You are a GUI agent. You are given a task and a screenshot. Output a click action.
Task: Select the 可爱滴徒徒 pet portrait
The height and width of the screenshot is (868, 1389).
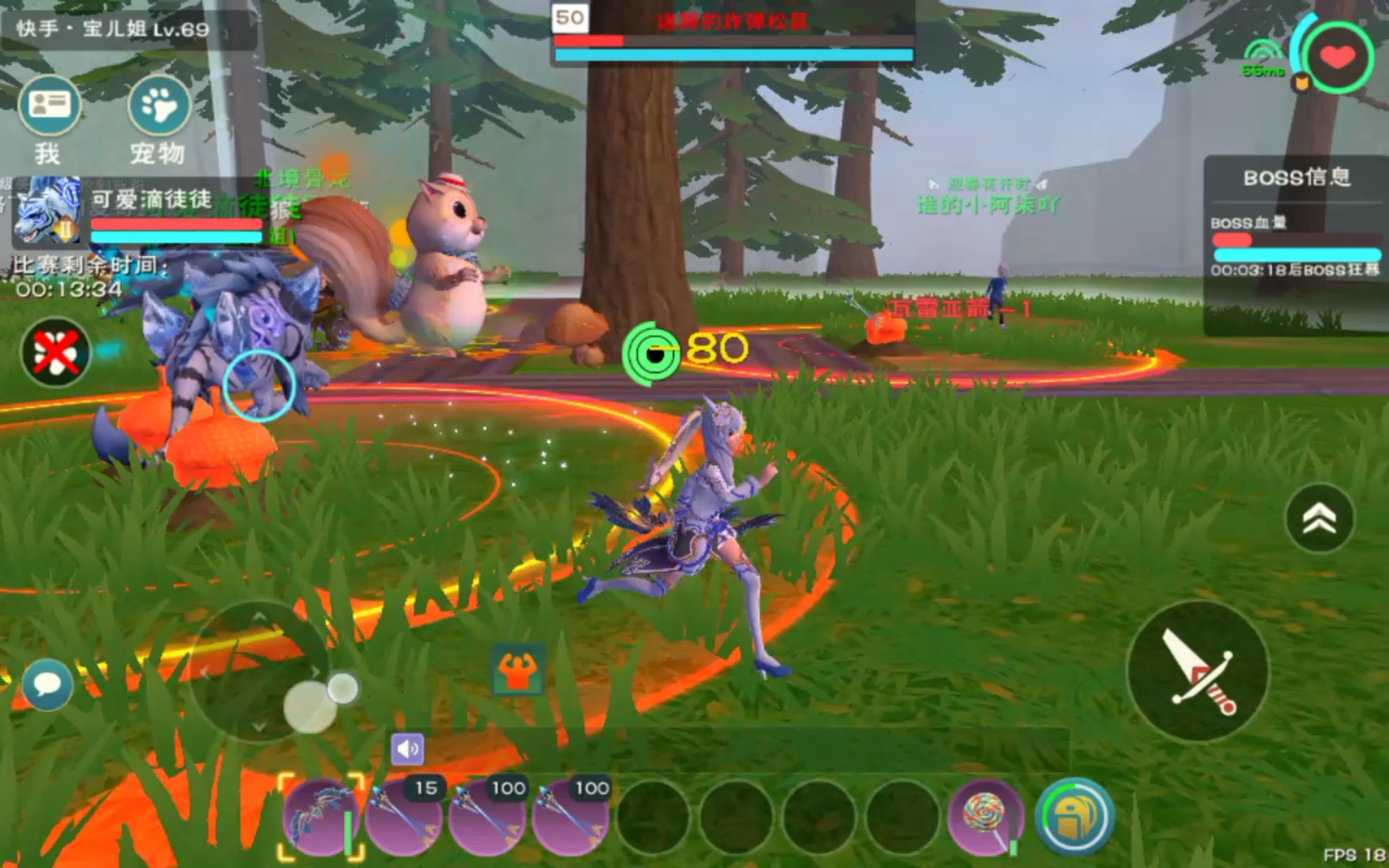46,210
